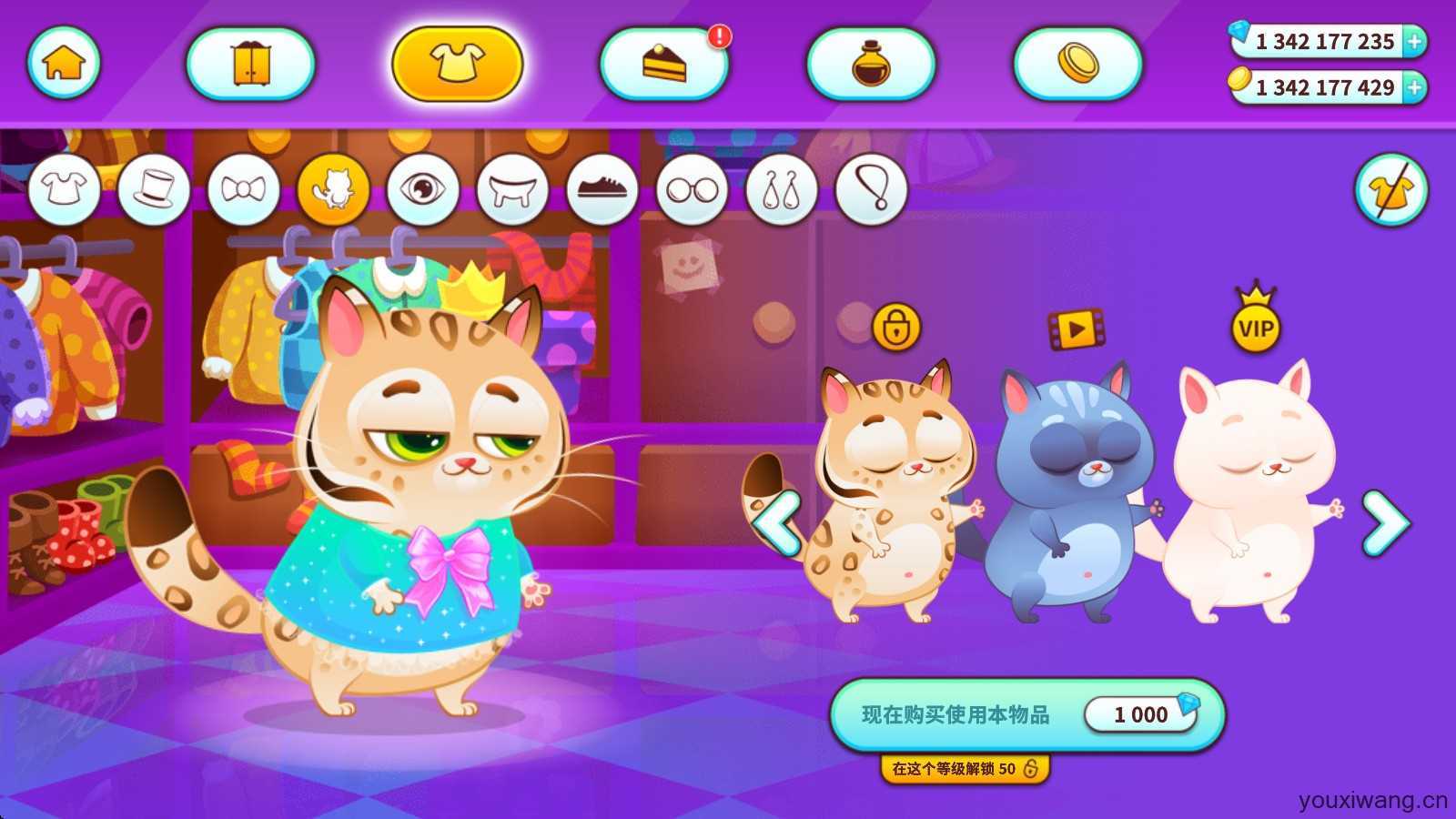Select the shoes category
The image size is (1456, 819).
[601, 189]
